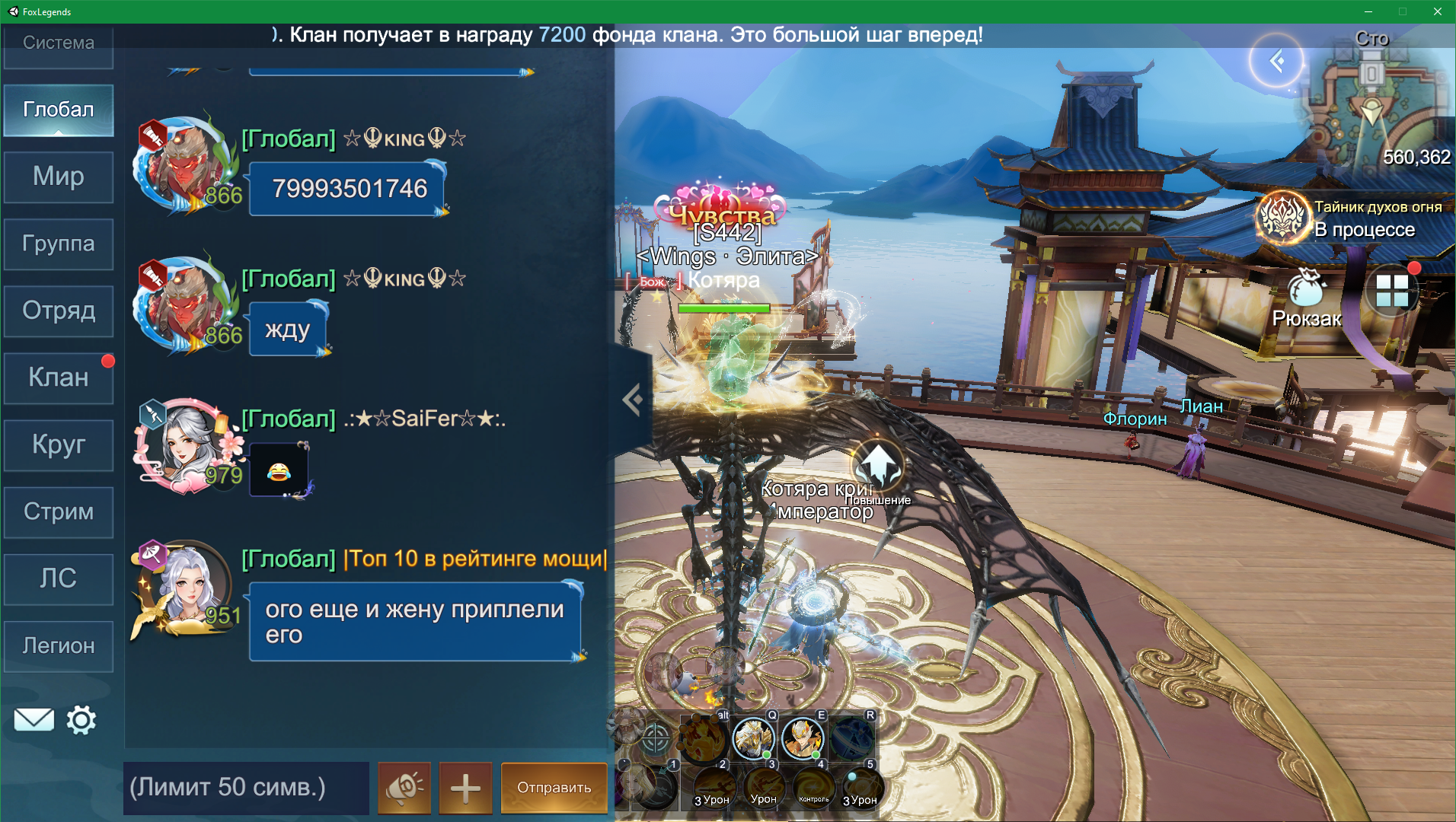Switch to Группа chat tab
Image resolution: width=1456 pixels, height=822 pixels.
click(59, 244)
